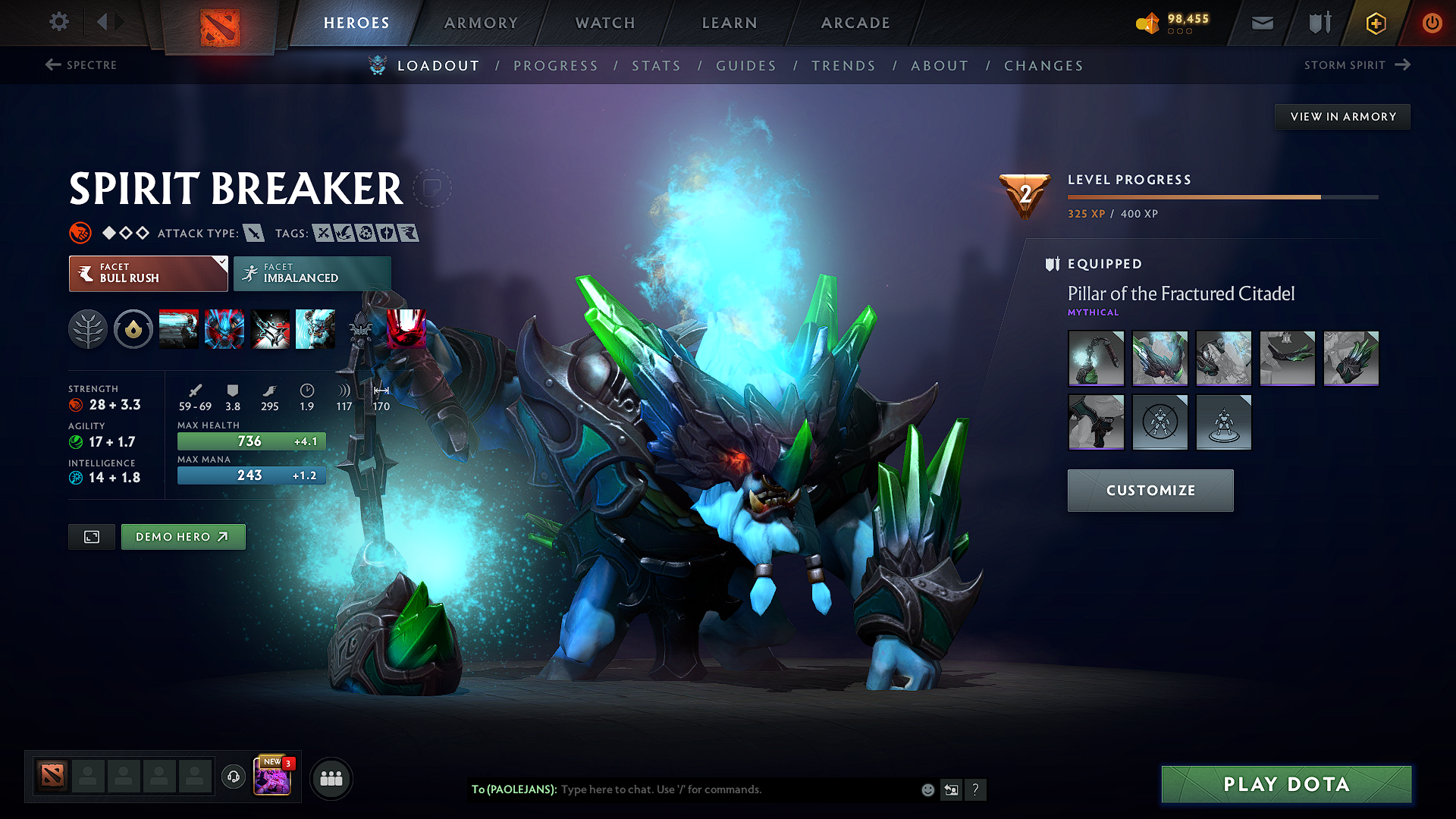
Task: Click the melee attack type icon
Action: (x=256, y=233)
